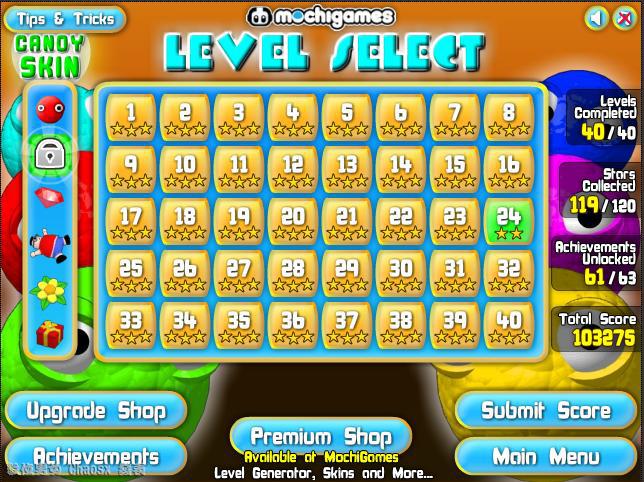Select the red ball skin
The image size is (644, 482).
click(x=50, y=109)
